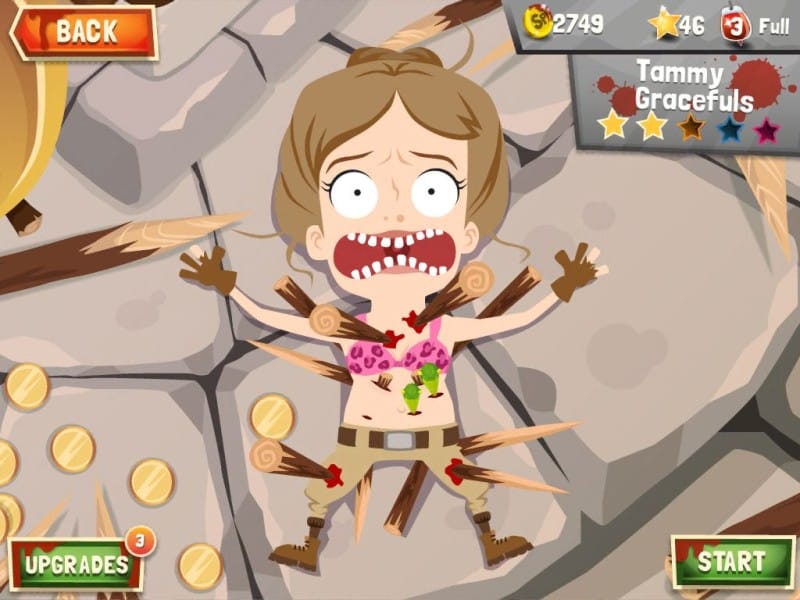Tap the red lives counter icon
The height and width of the screenshot is (600, 800).
tap(734, 25)
